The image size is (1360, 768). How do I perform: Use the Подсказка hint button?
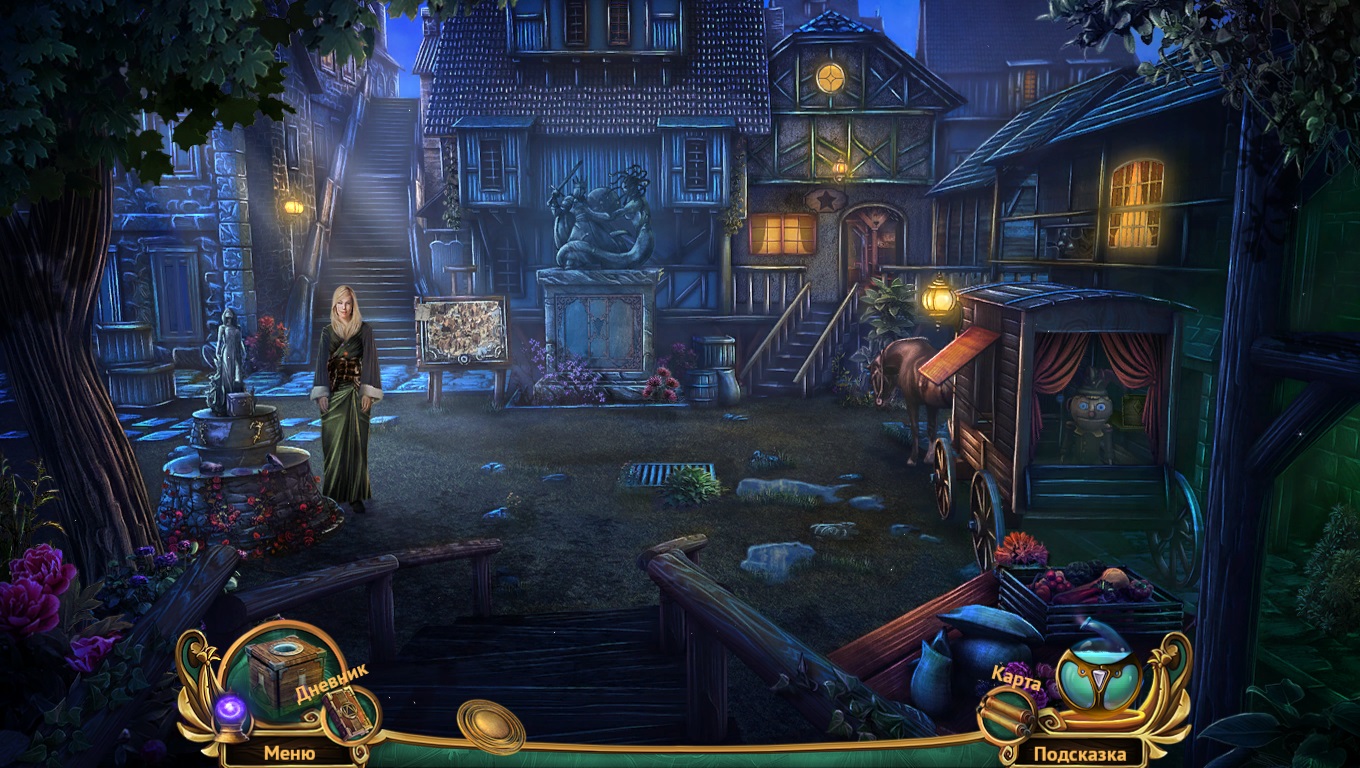tap(1079, 753)
